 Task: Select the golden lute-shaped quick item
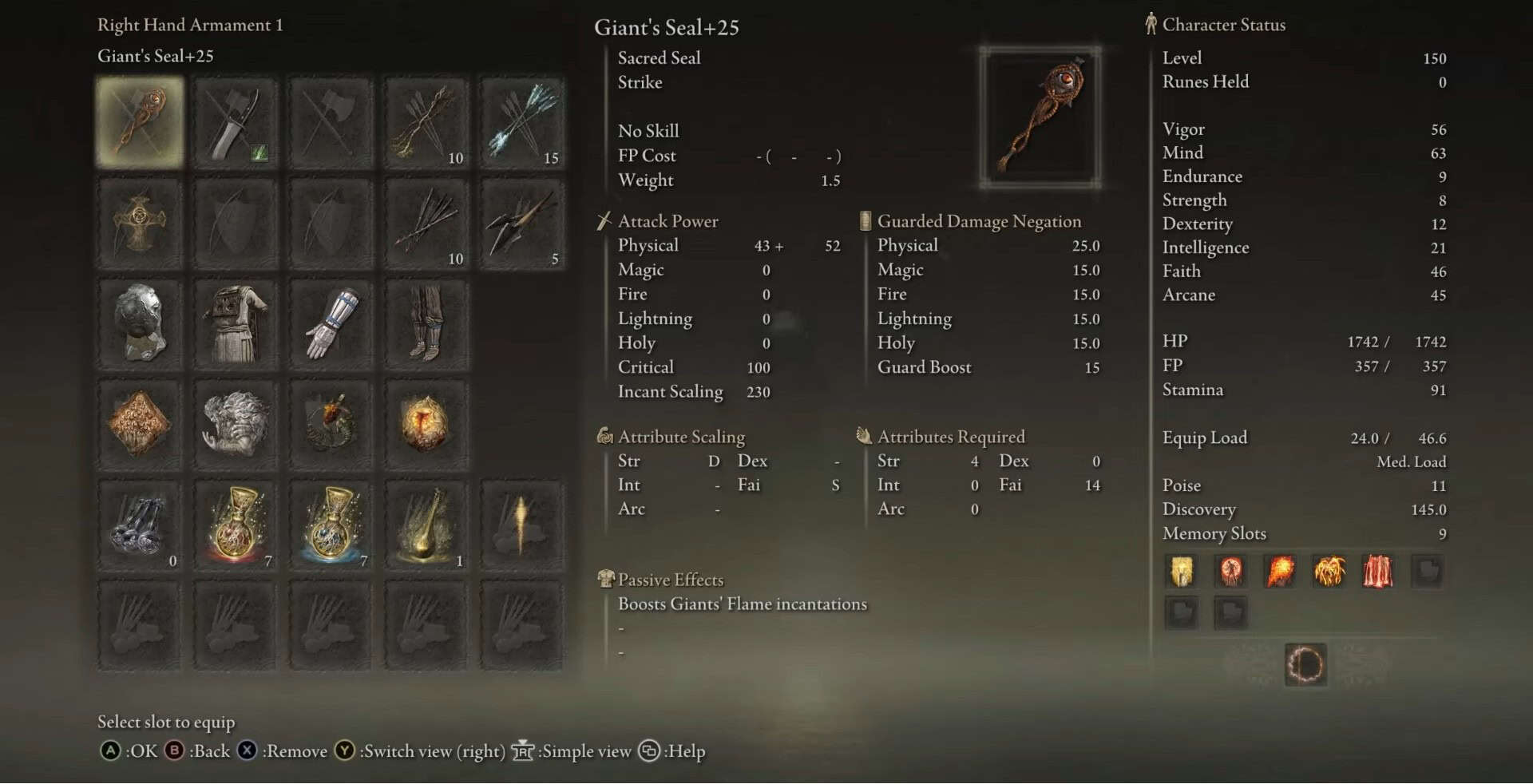tap(426, 525)
